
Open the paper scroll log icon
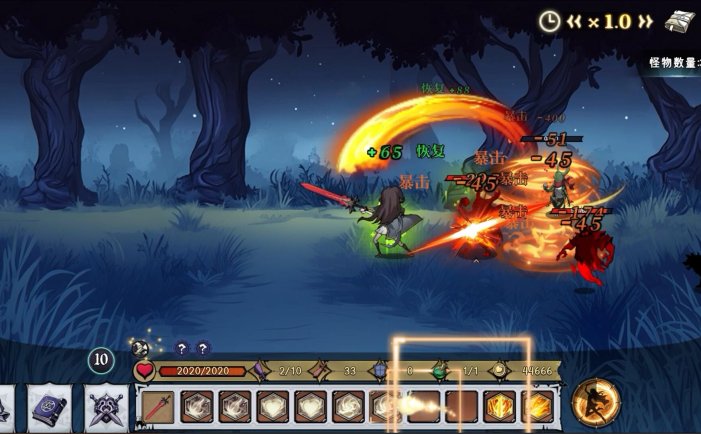(681, 22)
